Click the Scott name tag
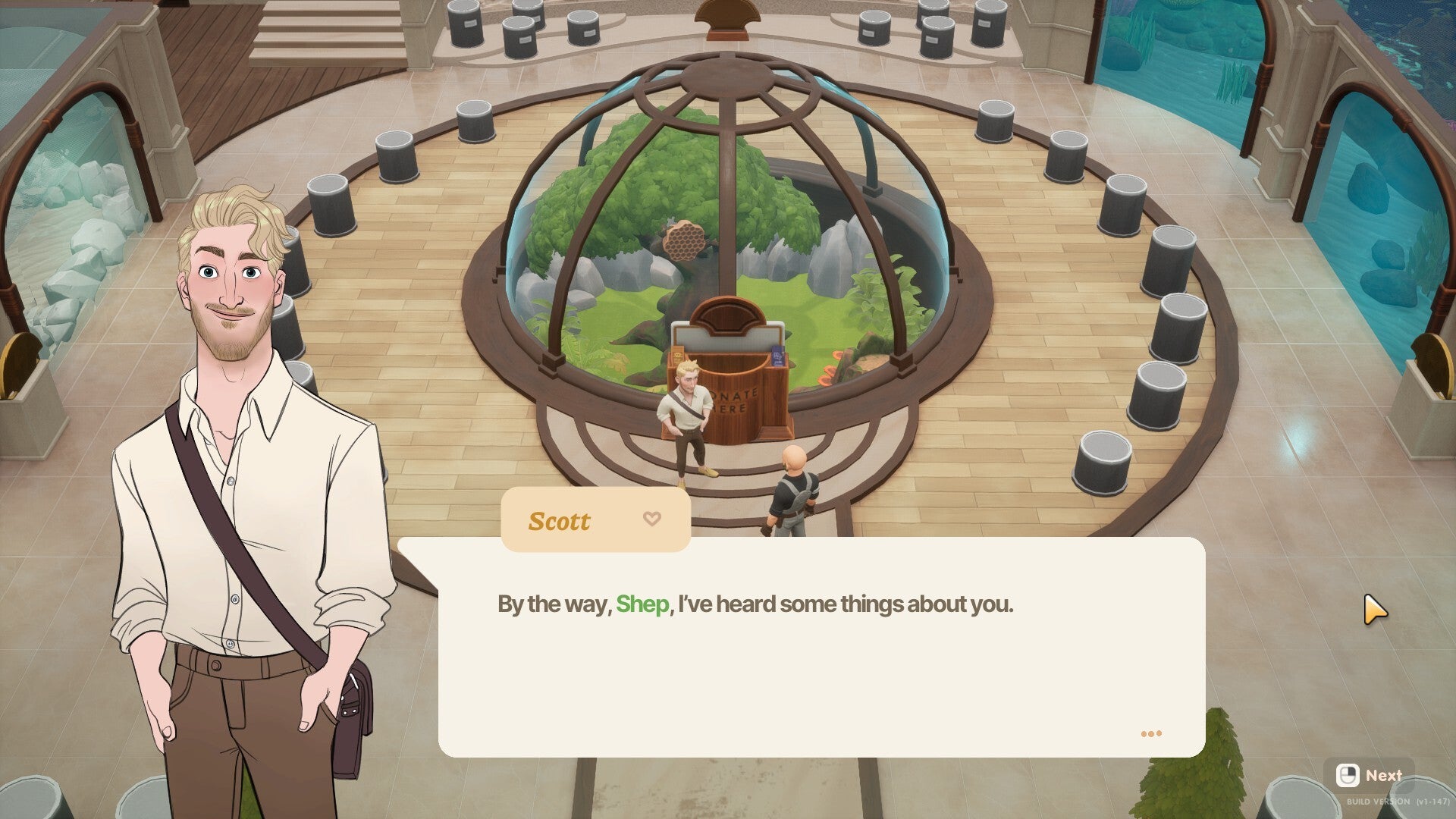Screen dimensions: 1456x819 click(559, 520)
